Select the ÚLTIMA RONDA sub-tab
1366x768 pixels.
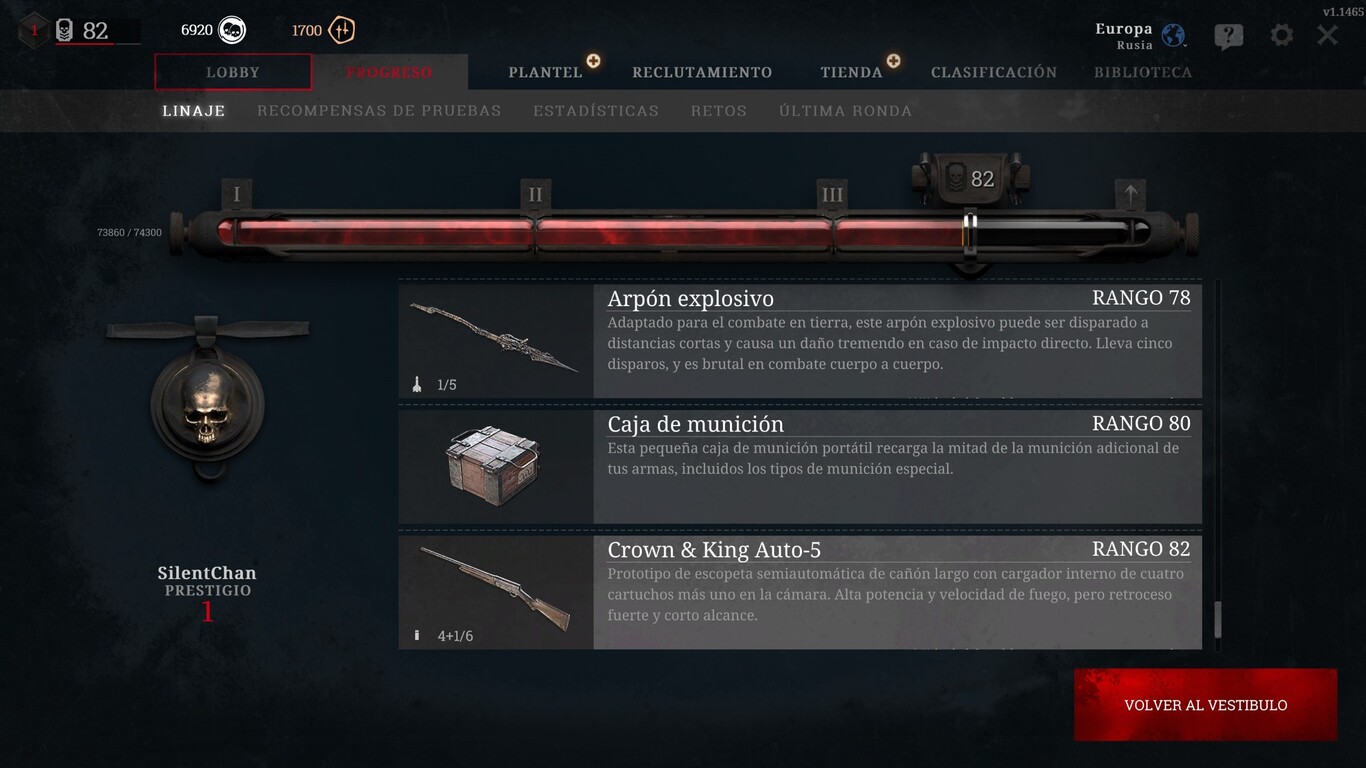[845, 110]
